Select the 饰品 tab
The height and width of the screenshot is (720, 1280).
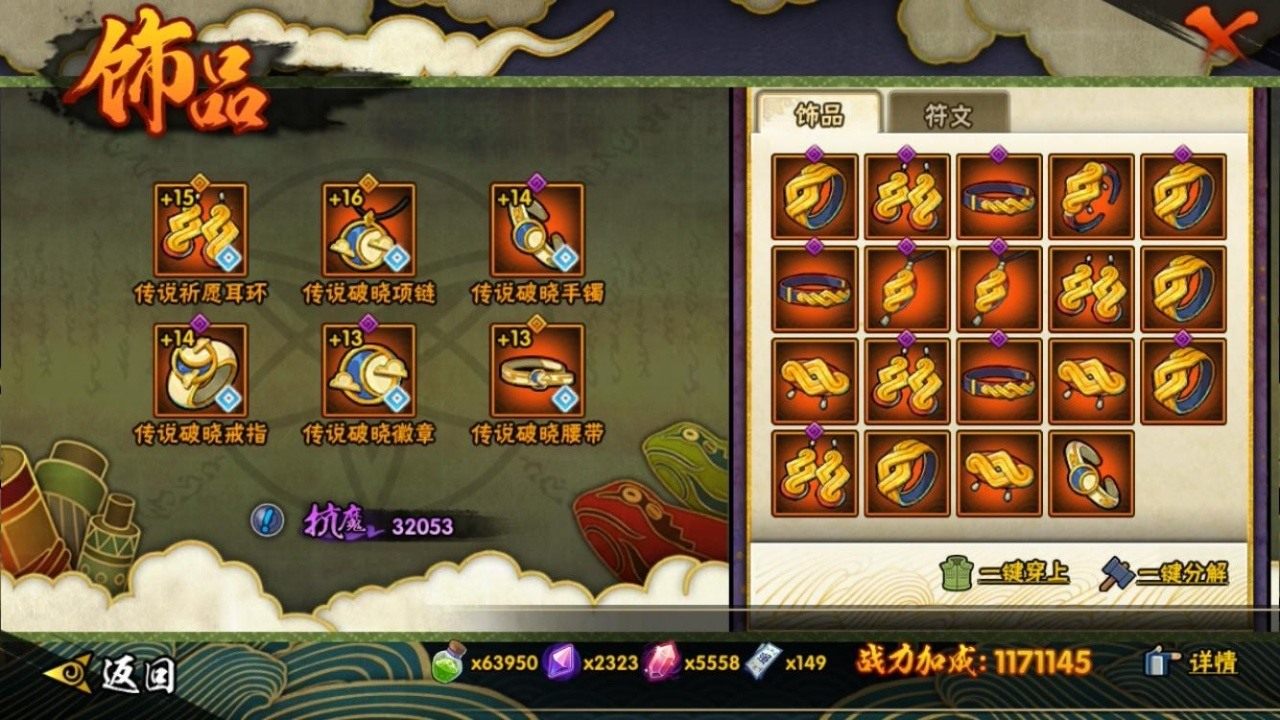[819, 115]
